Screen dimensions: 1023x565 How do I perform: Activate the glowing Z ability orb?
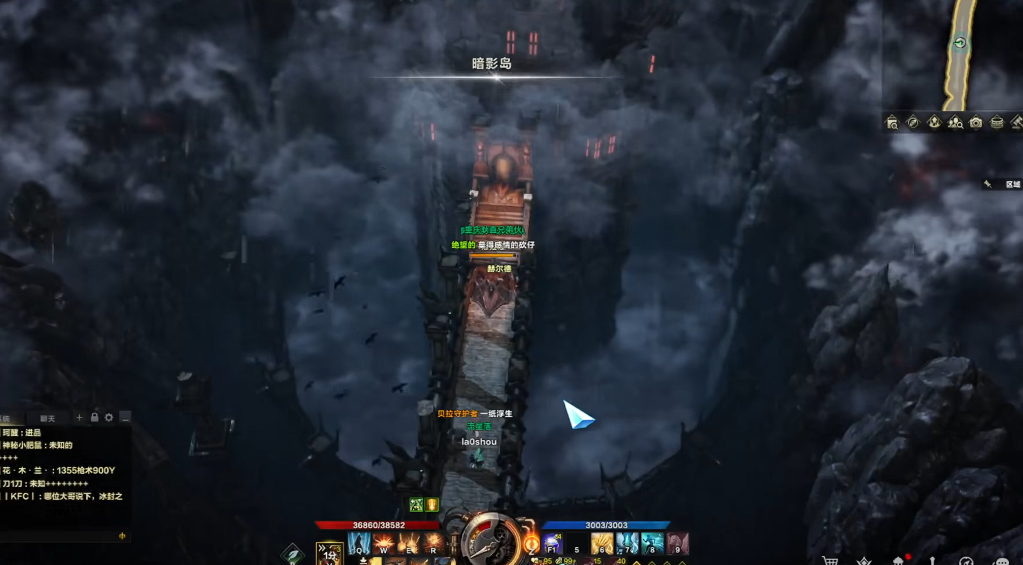point(531,544)
